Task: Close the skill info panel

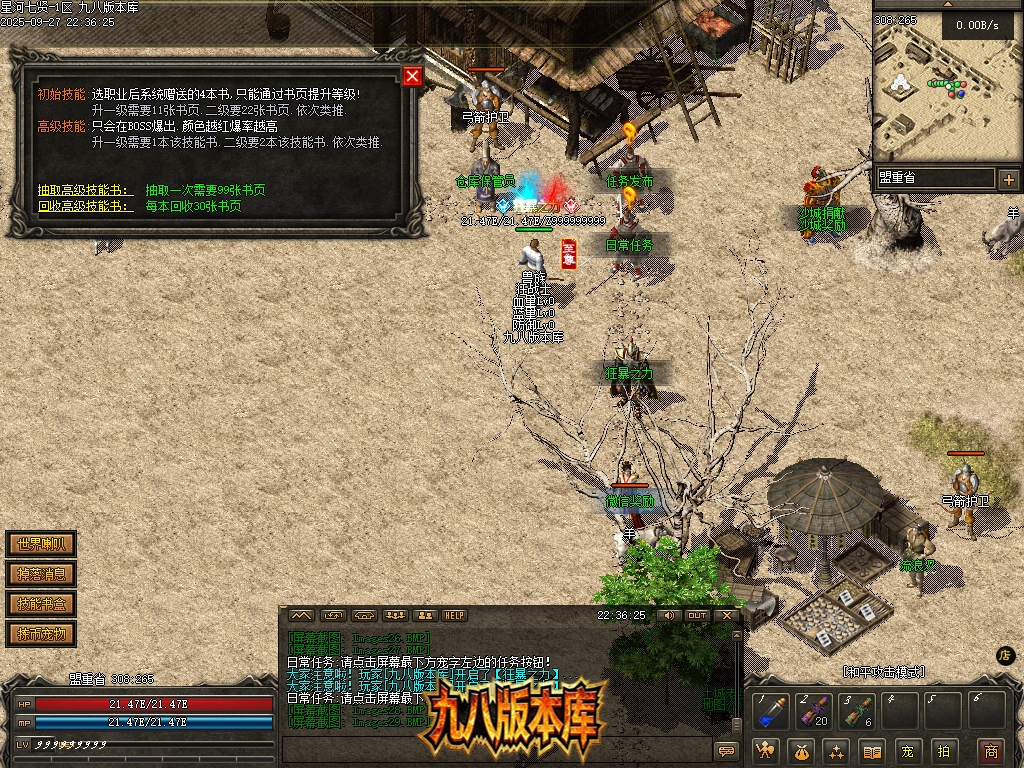Action: (412, 76)
